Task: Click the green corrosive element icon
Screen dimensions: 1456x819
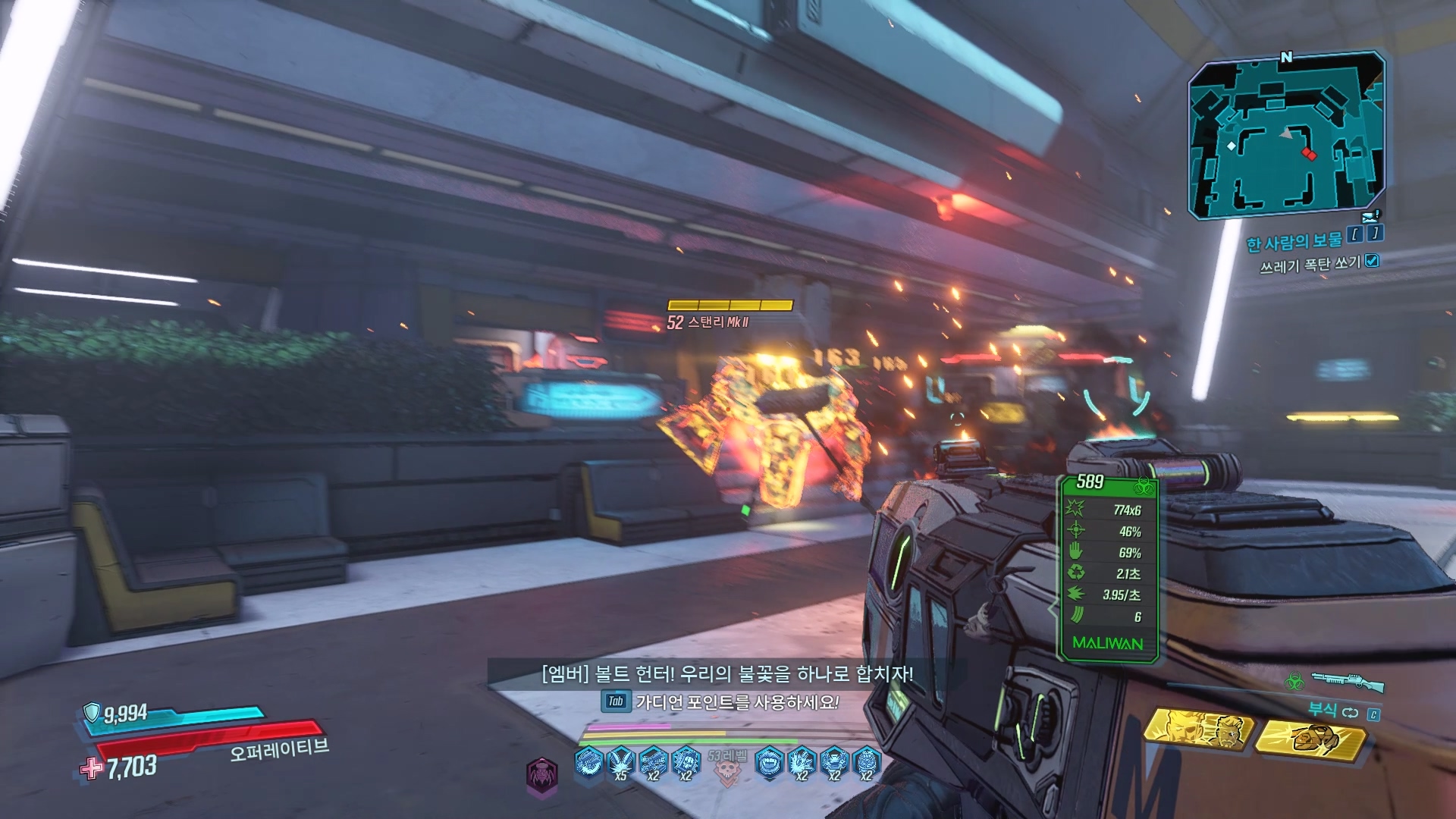Action: [1294, 682]
